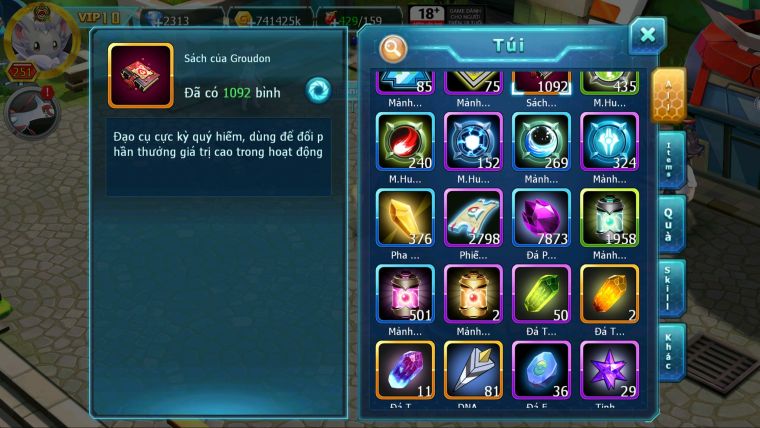Click the round blue swirl button beside item count
This screenshot has height=428, width=760.
[x=318, y=89]
